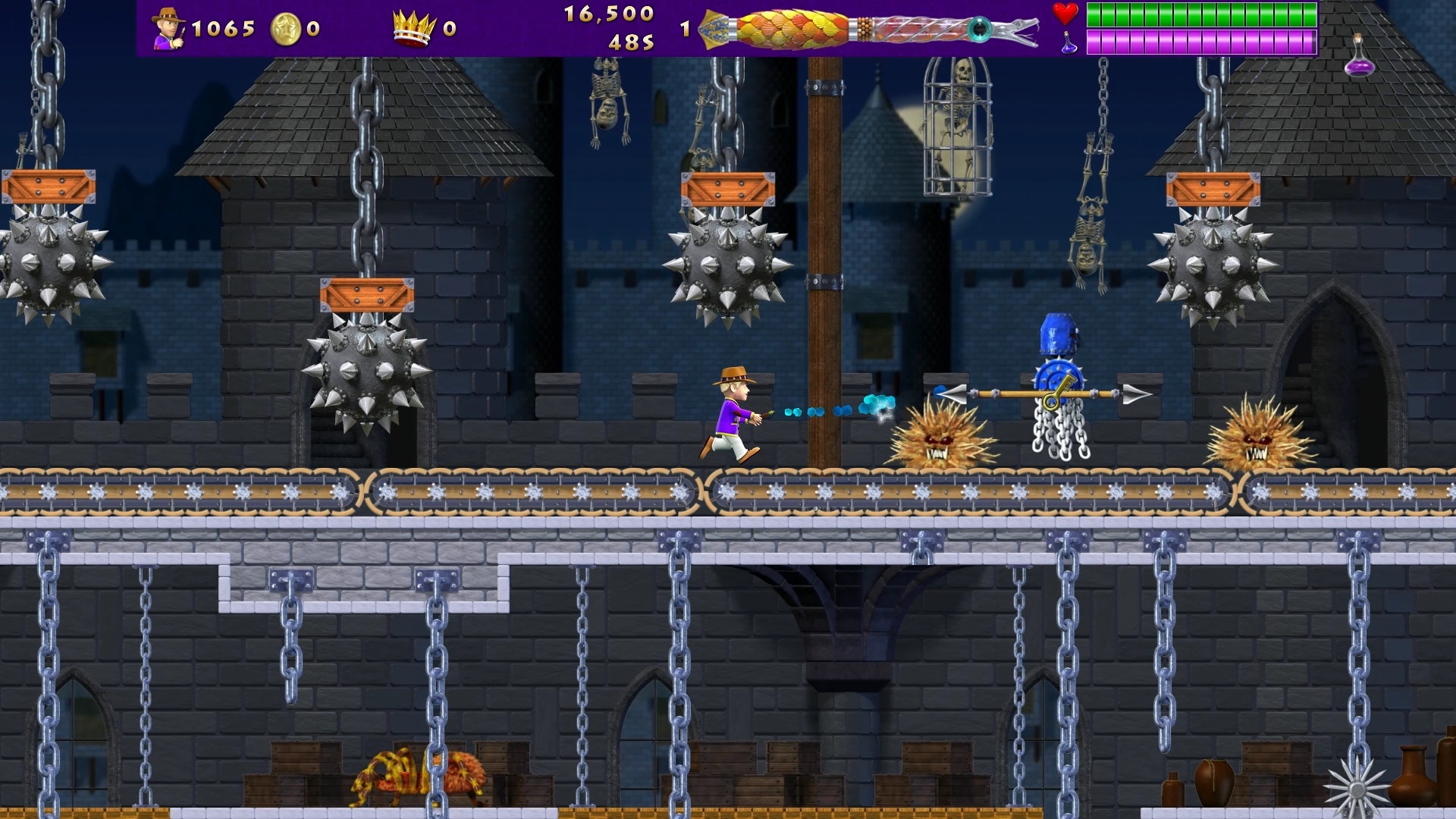
Task: Click the jeweled crown icon
Action: tap(414, 29)
